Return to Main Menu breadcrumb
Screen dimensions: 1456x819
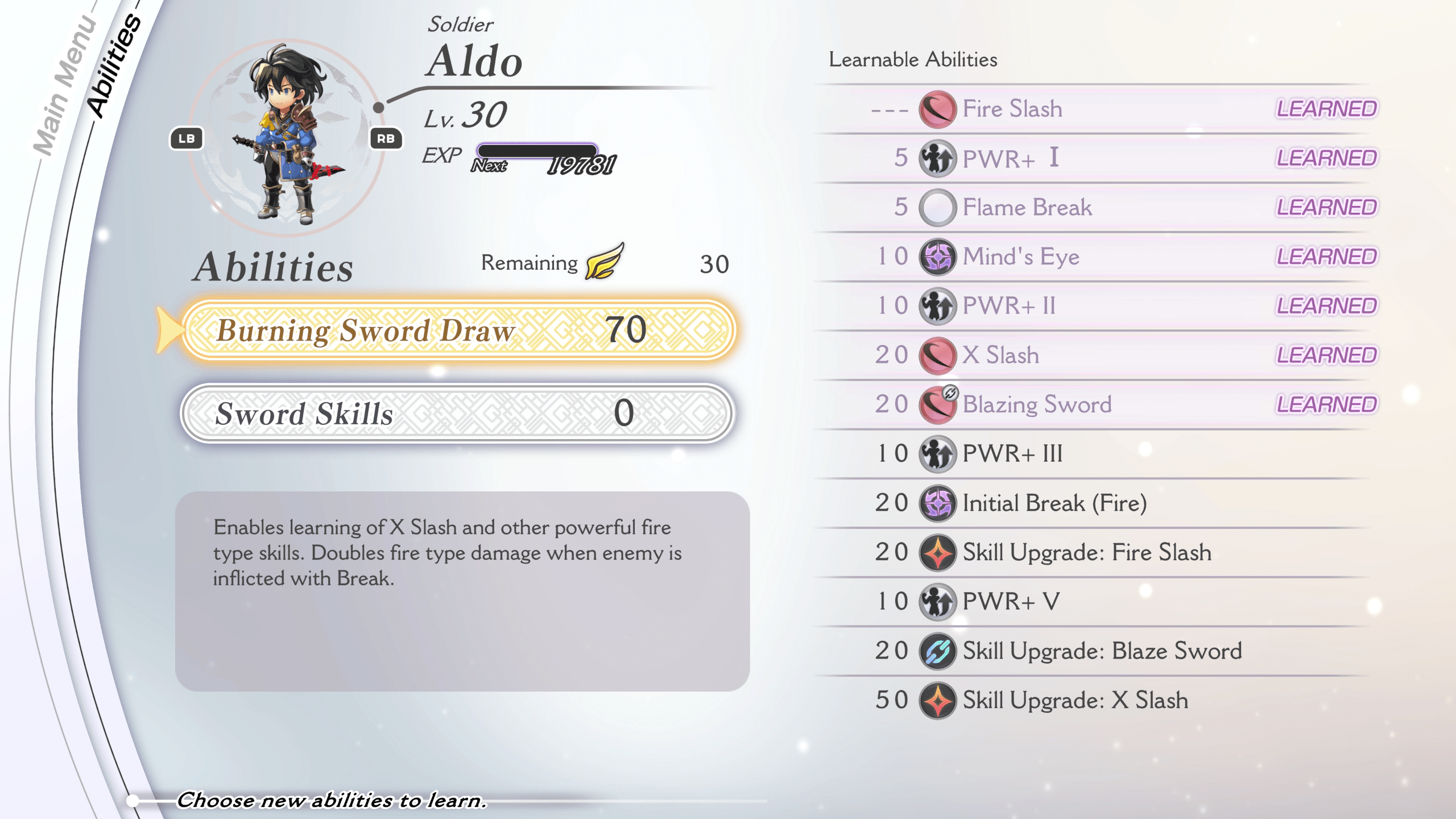(64, 85)
